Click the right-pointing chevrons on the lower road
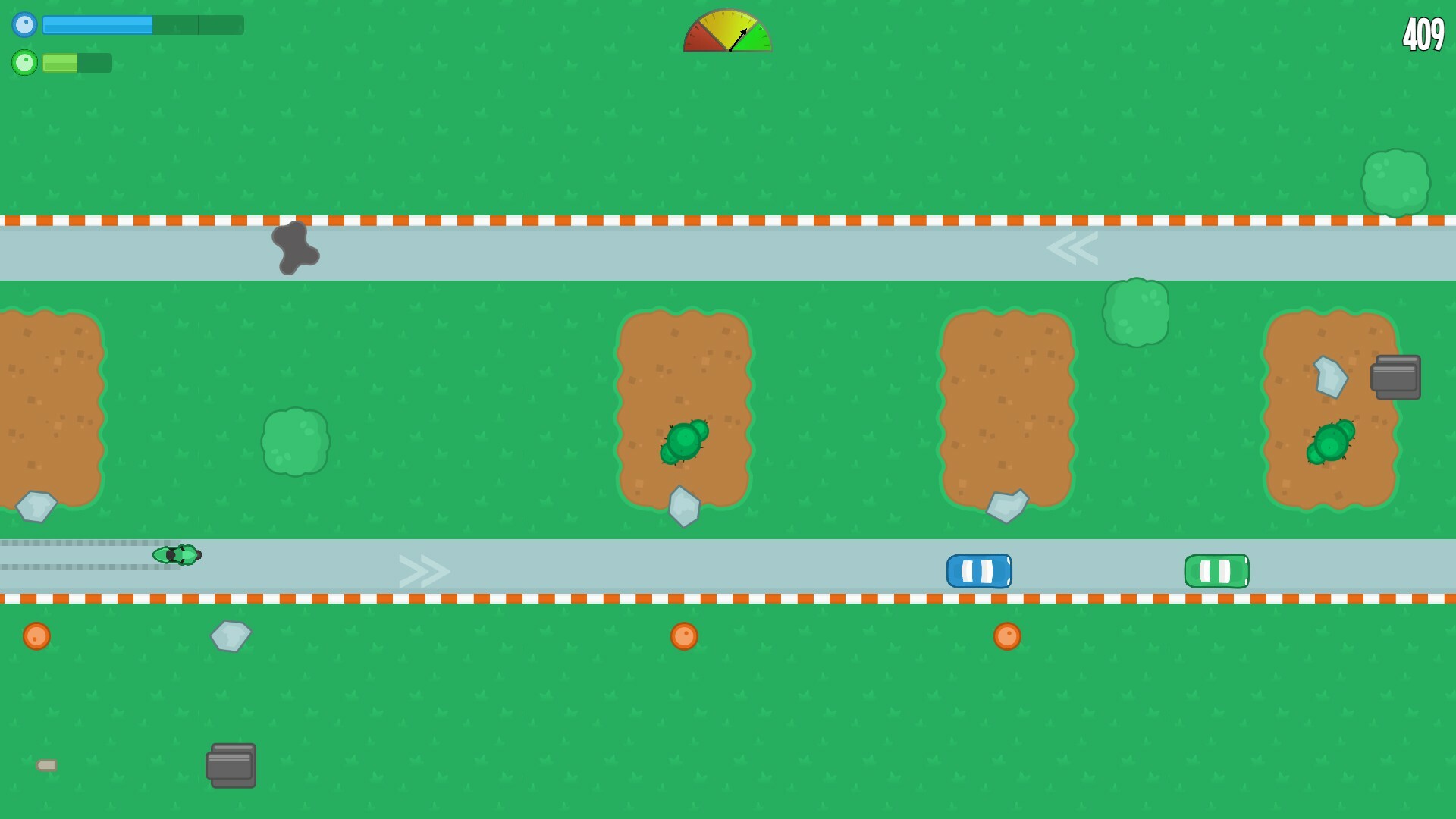Viewport: 1456px width, 819px height. [x=423, y=570]
